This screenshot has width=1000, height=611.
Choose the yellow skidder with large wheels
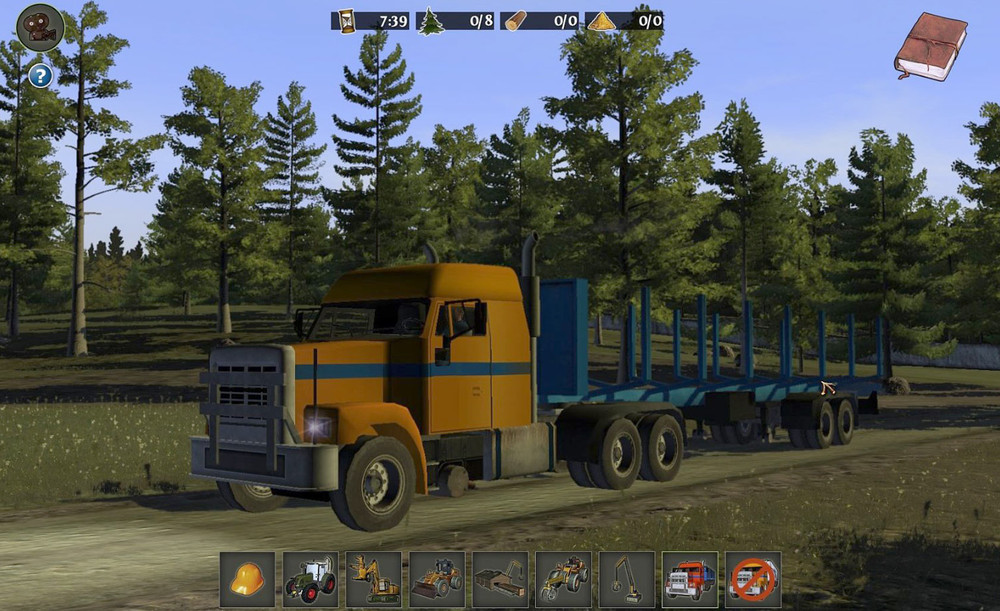click(x=563, y=579)
